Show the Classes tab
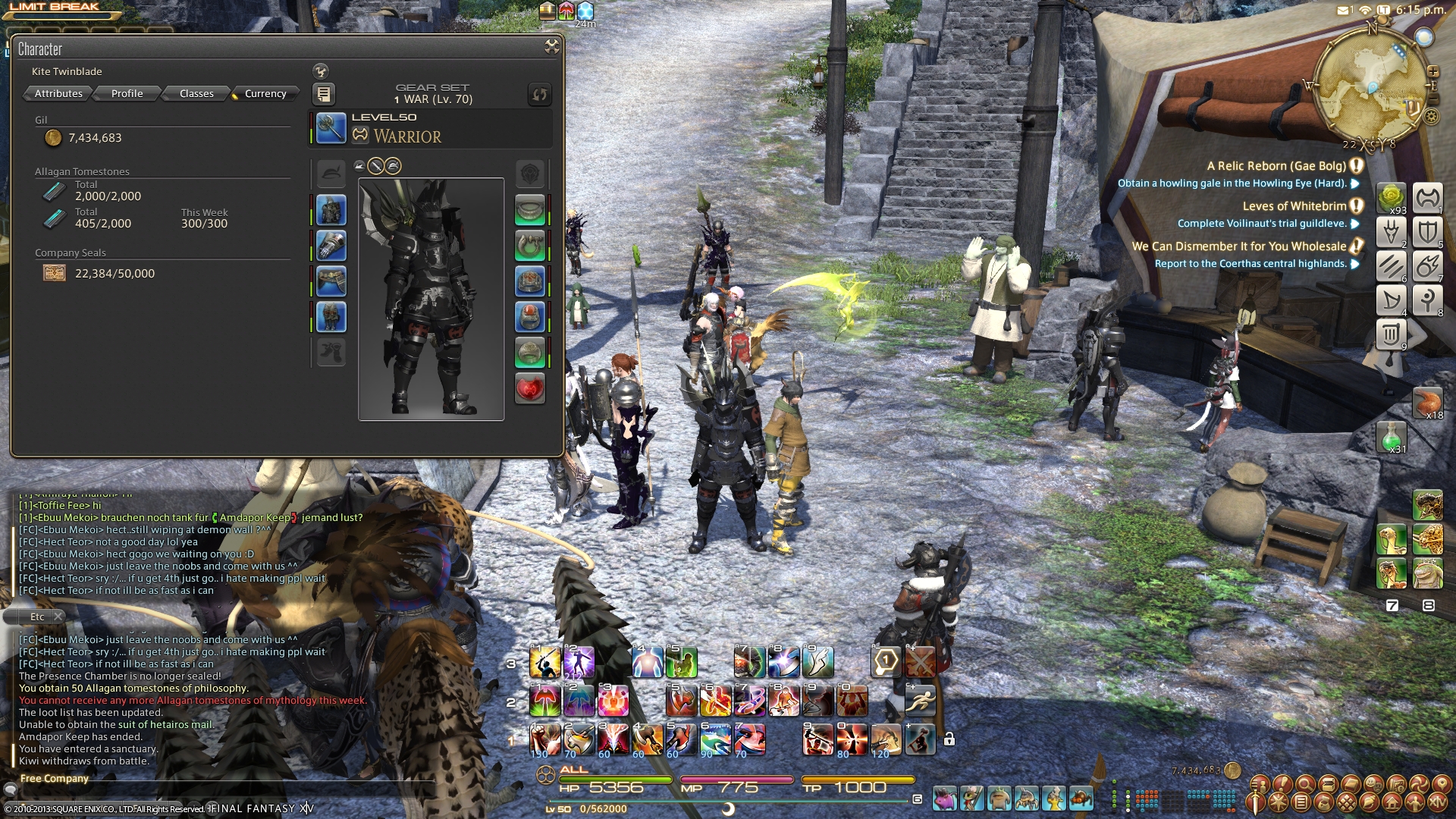This screenshot has height=819, width=1456. pyautogui.click(x=196, y=93)
